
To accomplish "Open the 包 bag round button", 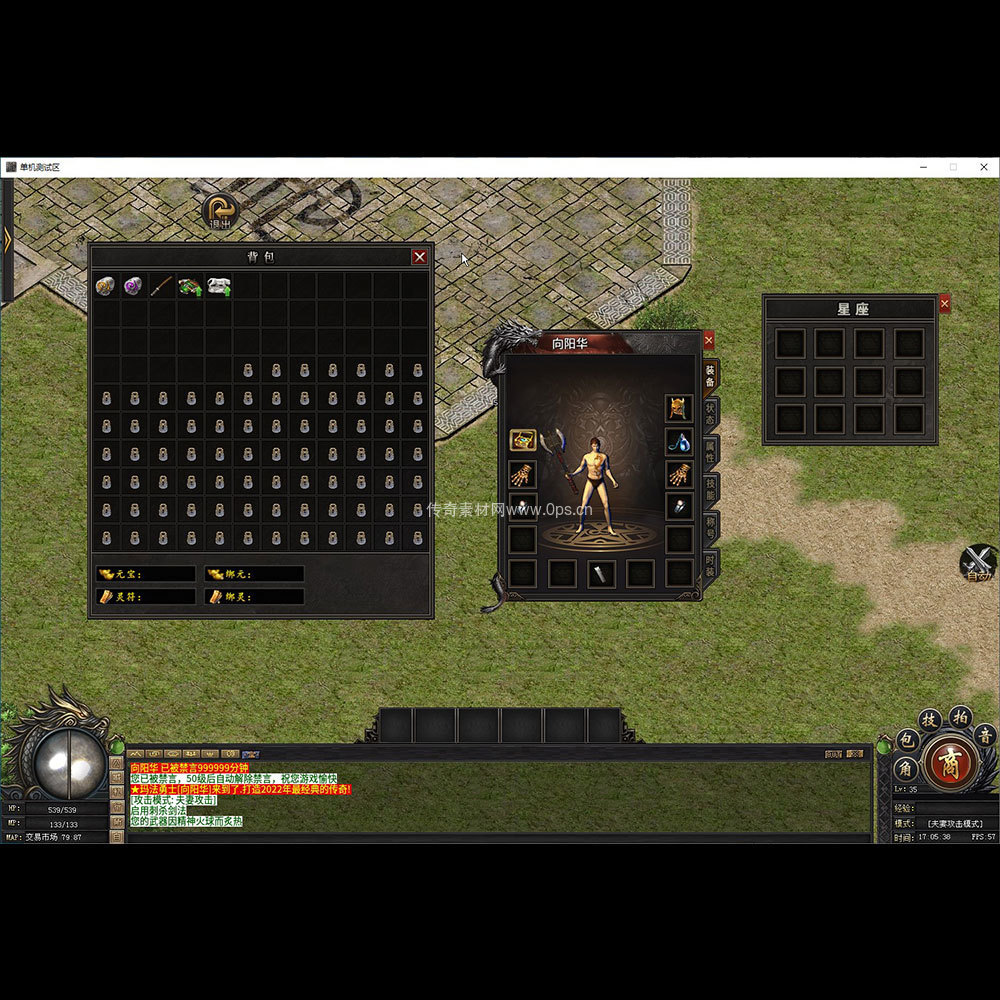I will [908, 741].
